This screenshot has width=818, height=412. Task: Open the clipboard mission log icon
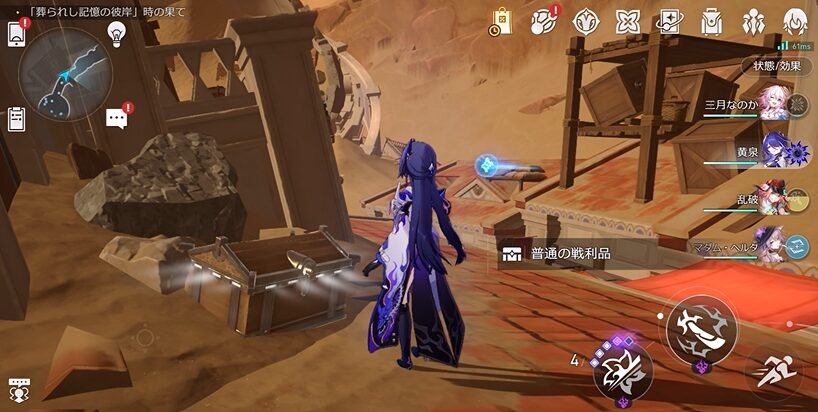click(16, 118)
